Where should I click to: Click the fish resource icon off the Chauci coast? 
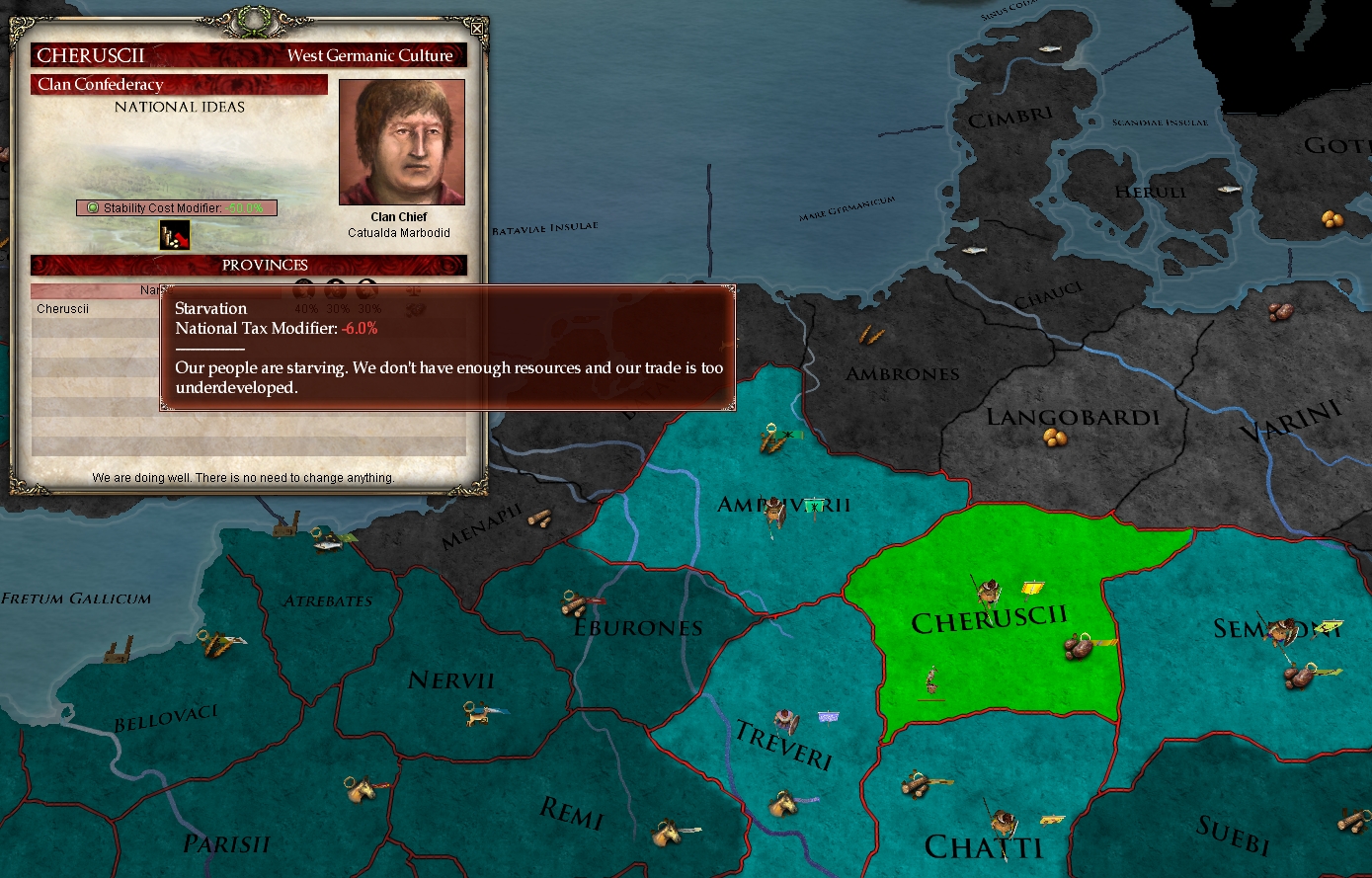click(975, 250)
